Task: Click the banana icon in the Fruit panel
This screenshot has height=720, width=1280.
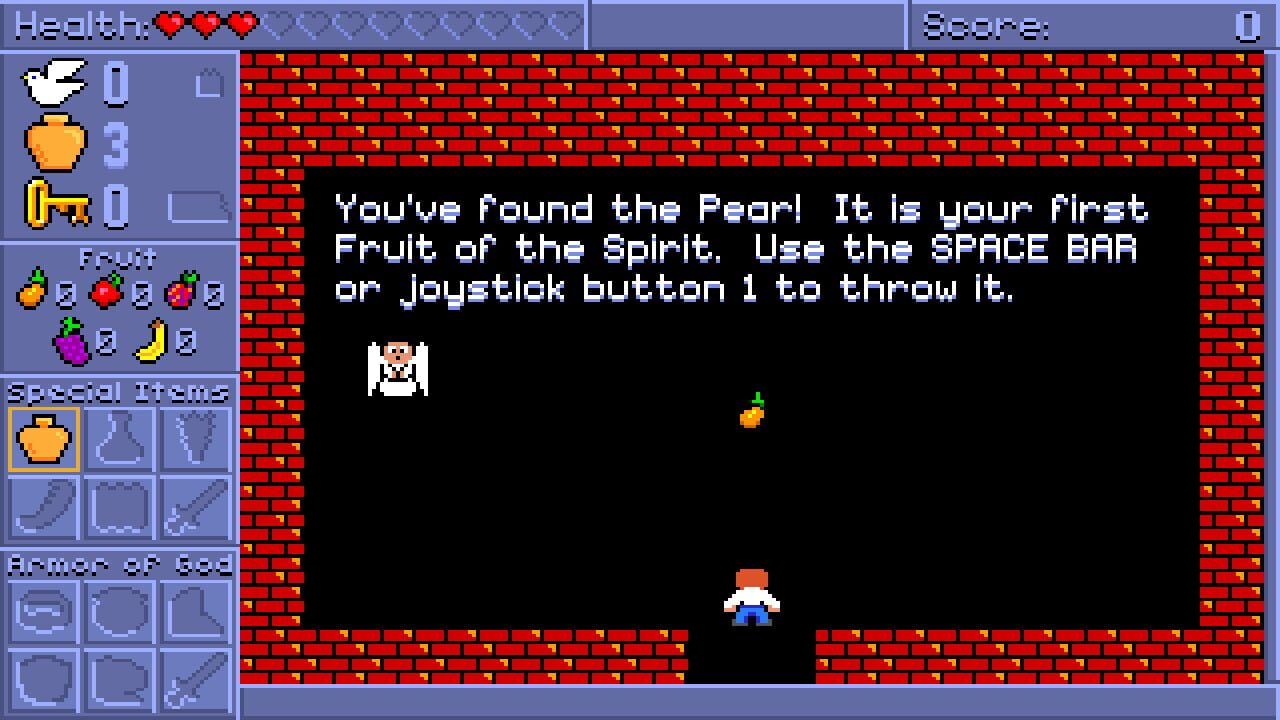Action: [x=156, y=336]
